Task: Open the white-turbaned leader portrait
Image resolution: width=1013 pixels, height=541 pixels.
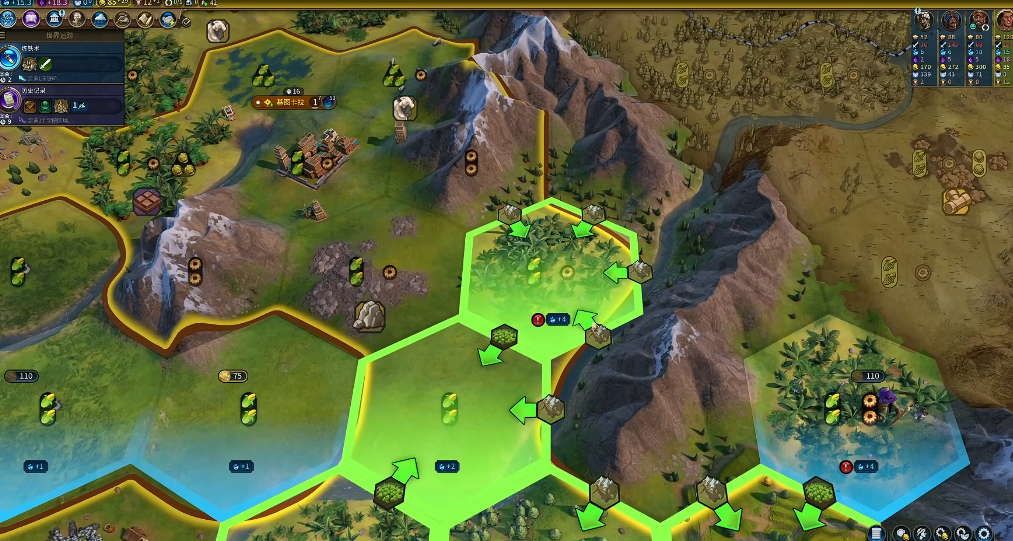Action: (x=926, y=20)
